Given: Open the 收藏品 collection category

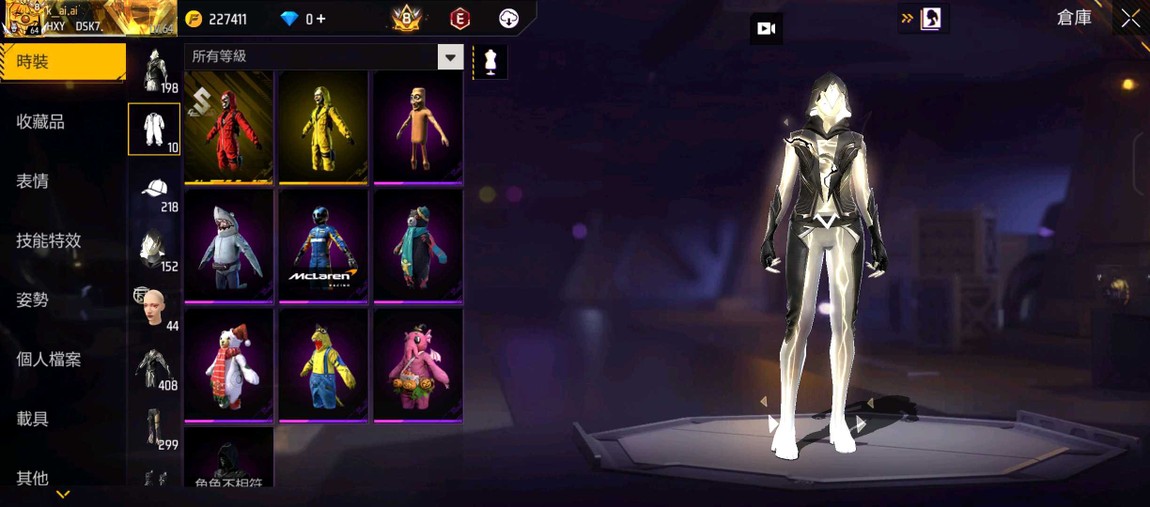Looking at the screenshot, I should click(x=41, y=122).
